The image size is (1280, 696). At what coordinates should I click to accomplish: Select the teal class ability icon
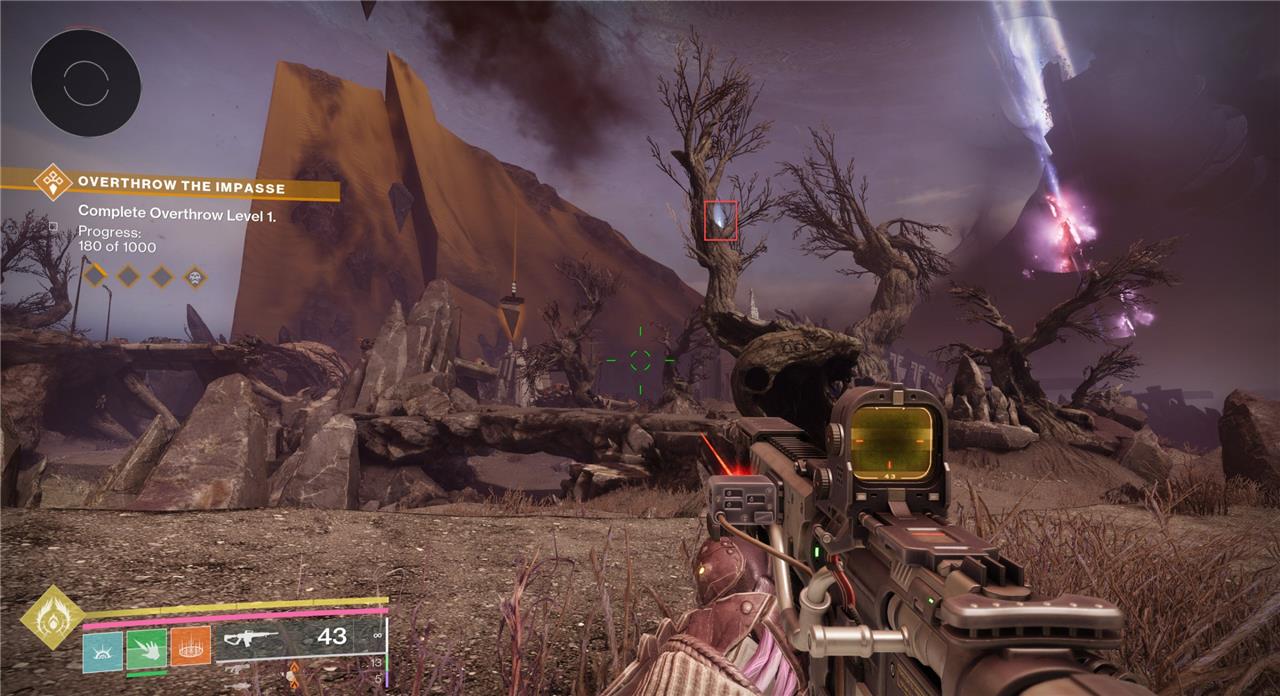pyautogui.click(x=102, y=649)
